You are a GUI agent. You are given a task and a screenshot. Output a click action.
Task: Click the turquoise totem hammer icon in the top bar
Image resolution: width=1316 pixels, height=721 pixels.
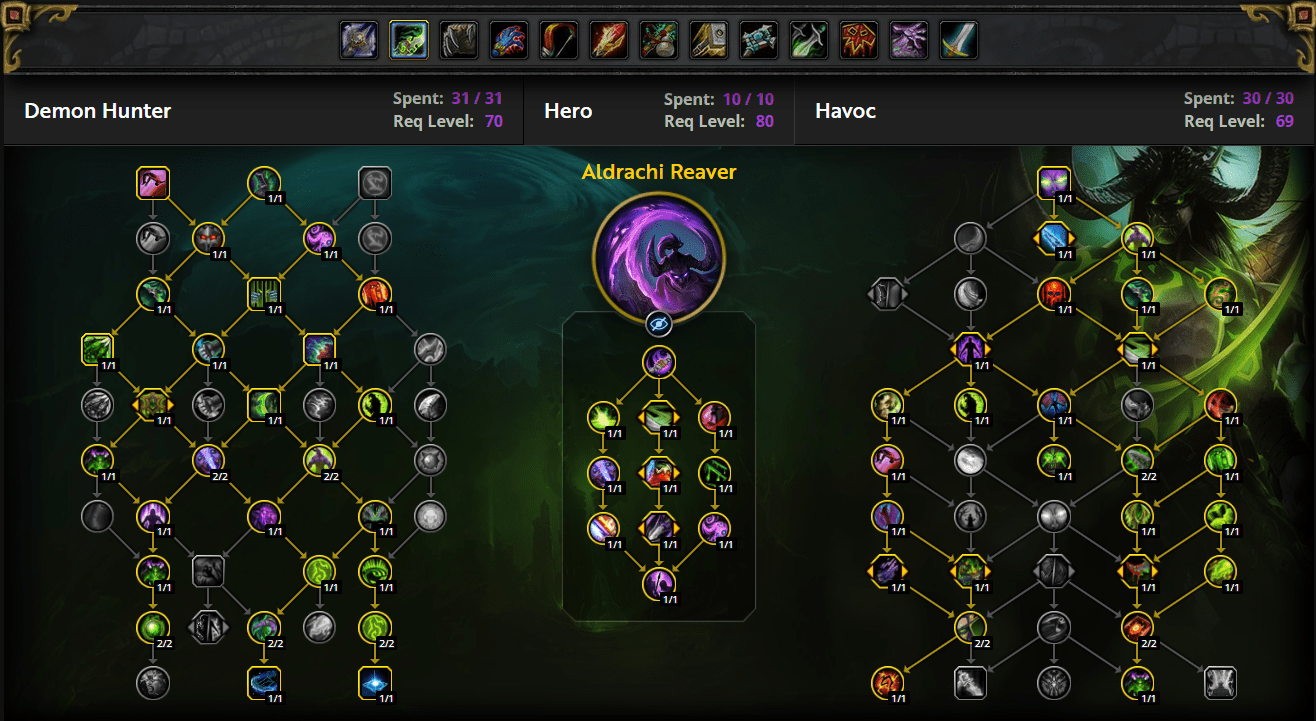pos(758,40)
